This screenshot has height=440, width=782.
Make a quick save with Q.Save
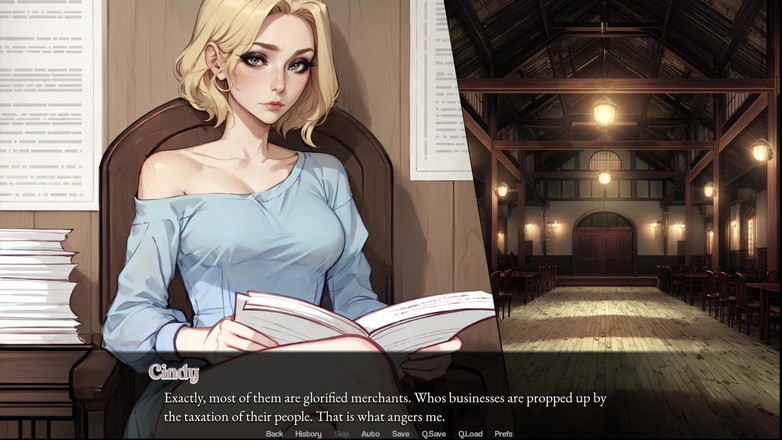(x=433, y=434)
